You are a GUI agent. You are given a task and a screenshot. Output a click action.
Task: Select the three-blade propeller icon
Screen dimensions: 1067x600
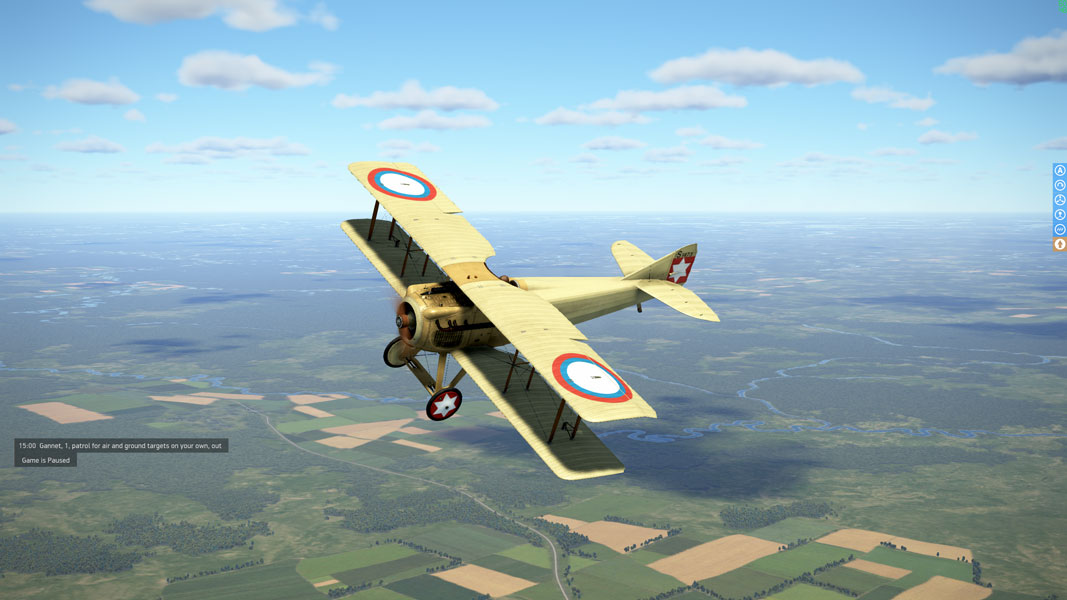pyautogui.click(x=1060, y=200)
